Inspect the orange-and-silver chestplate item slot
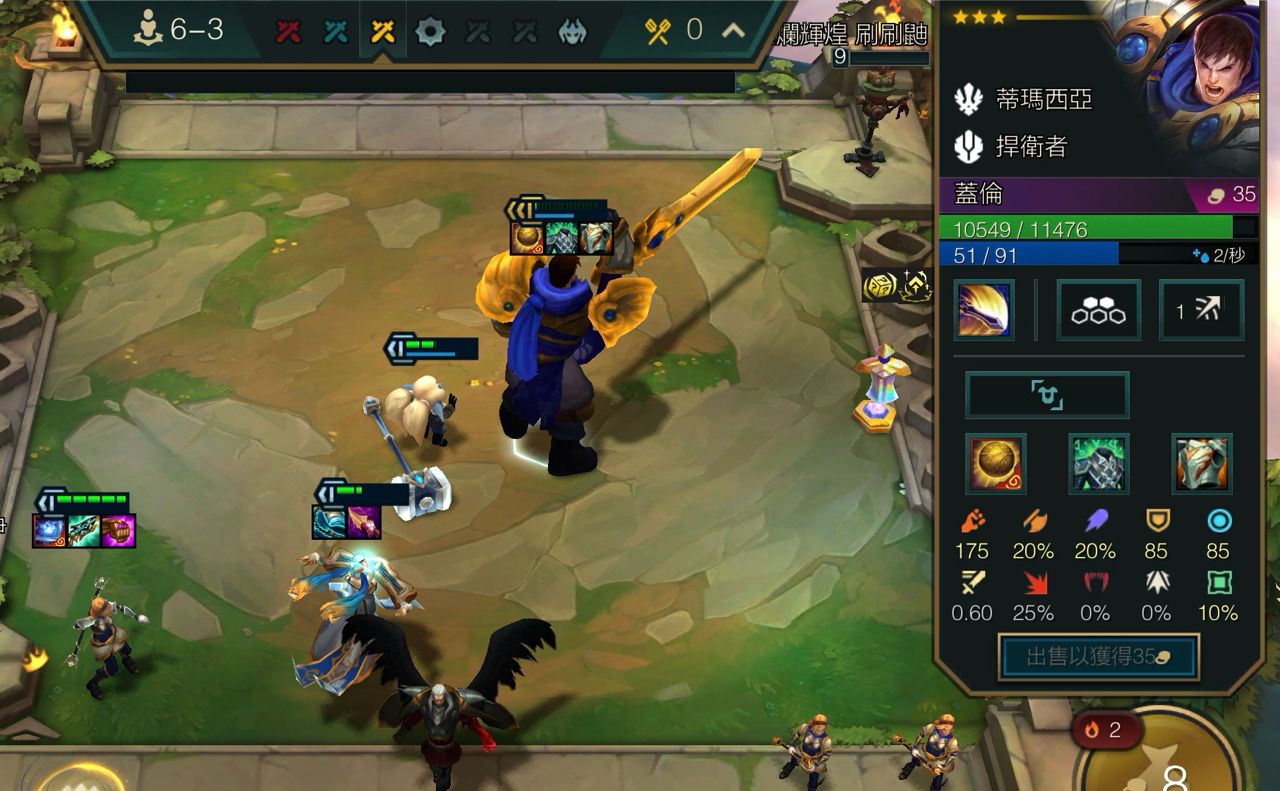Image resolution: width=1280 pixels, height=791 pixels. pyautogui.click(x=1201, y=464)
